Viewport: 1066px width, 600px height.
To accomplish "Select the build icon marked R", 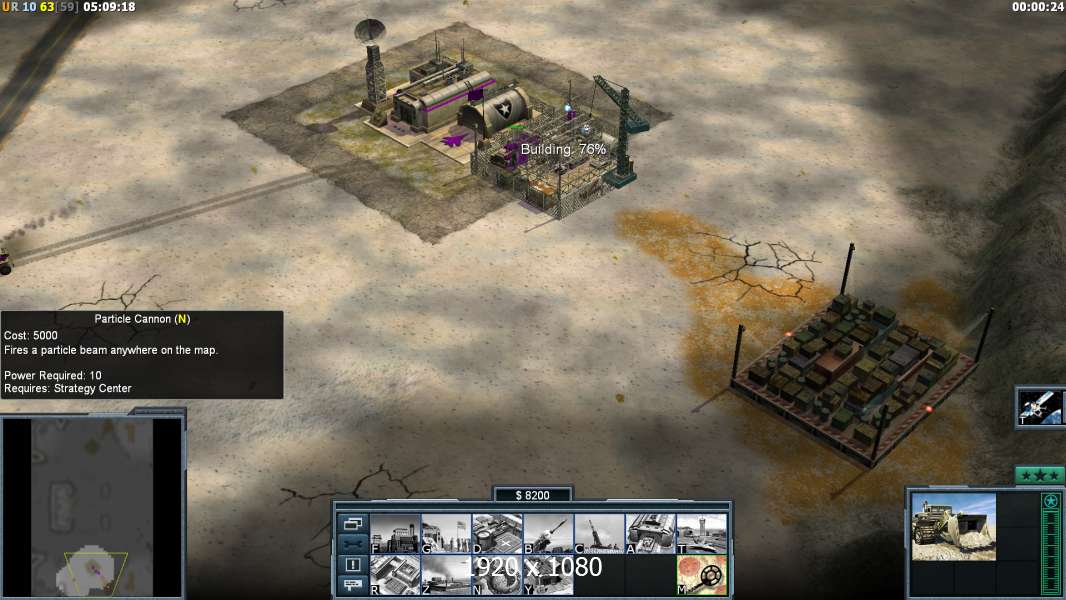I will click(x=395, y=575).
